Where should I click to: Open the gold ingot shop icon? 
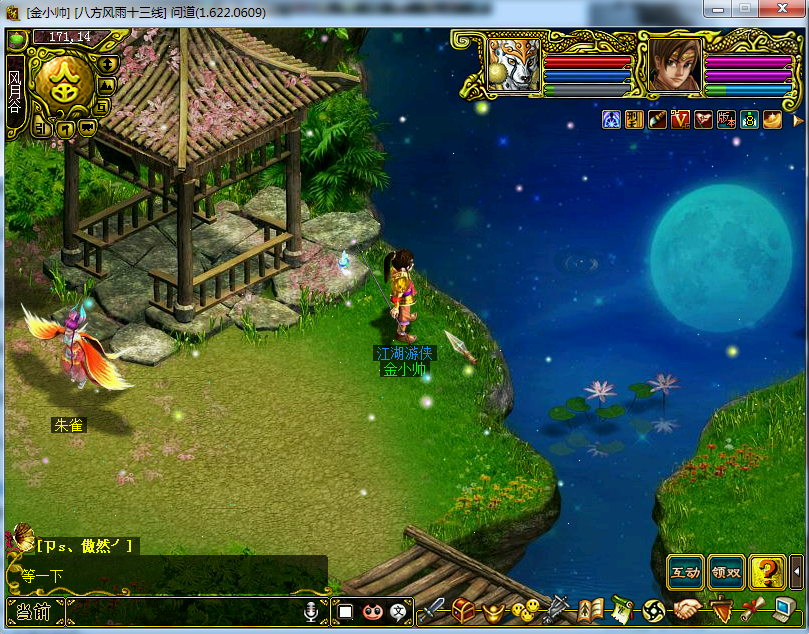(493, 609)
